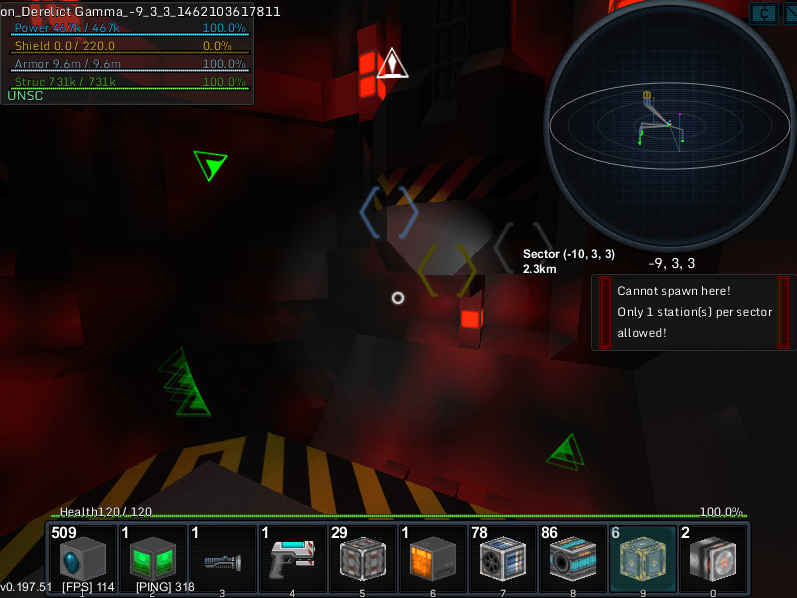Screen dimensions: 797x598
Task: Choose the block with the red circle emblem
Action: click(713, 559)
